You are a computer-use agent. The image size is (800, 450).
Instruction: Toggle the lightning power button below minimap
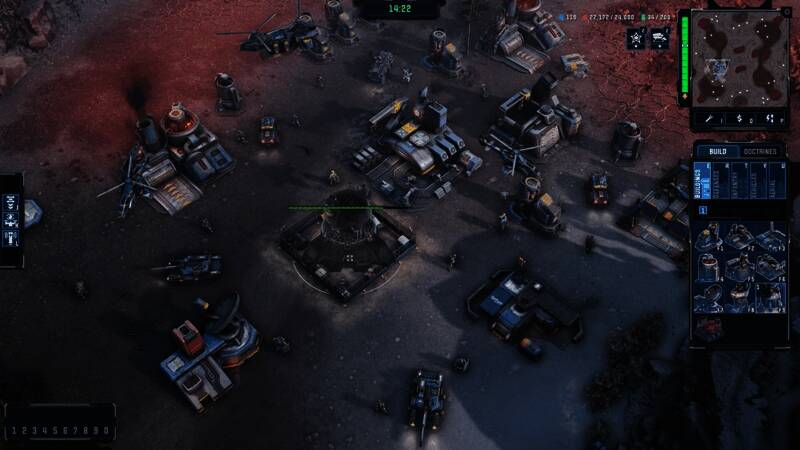769,118
